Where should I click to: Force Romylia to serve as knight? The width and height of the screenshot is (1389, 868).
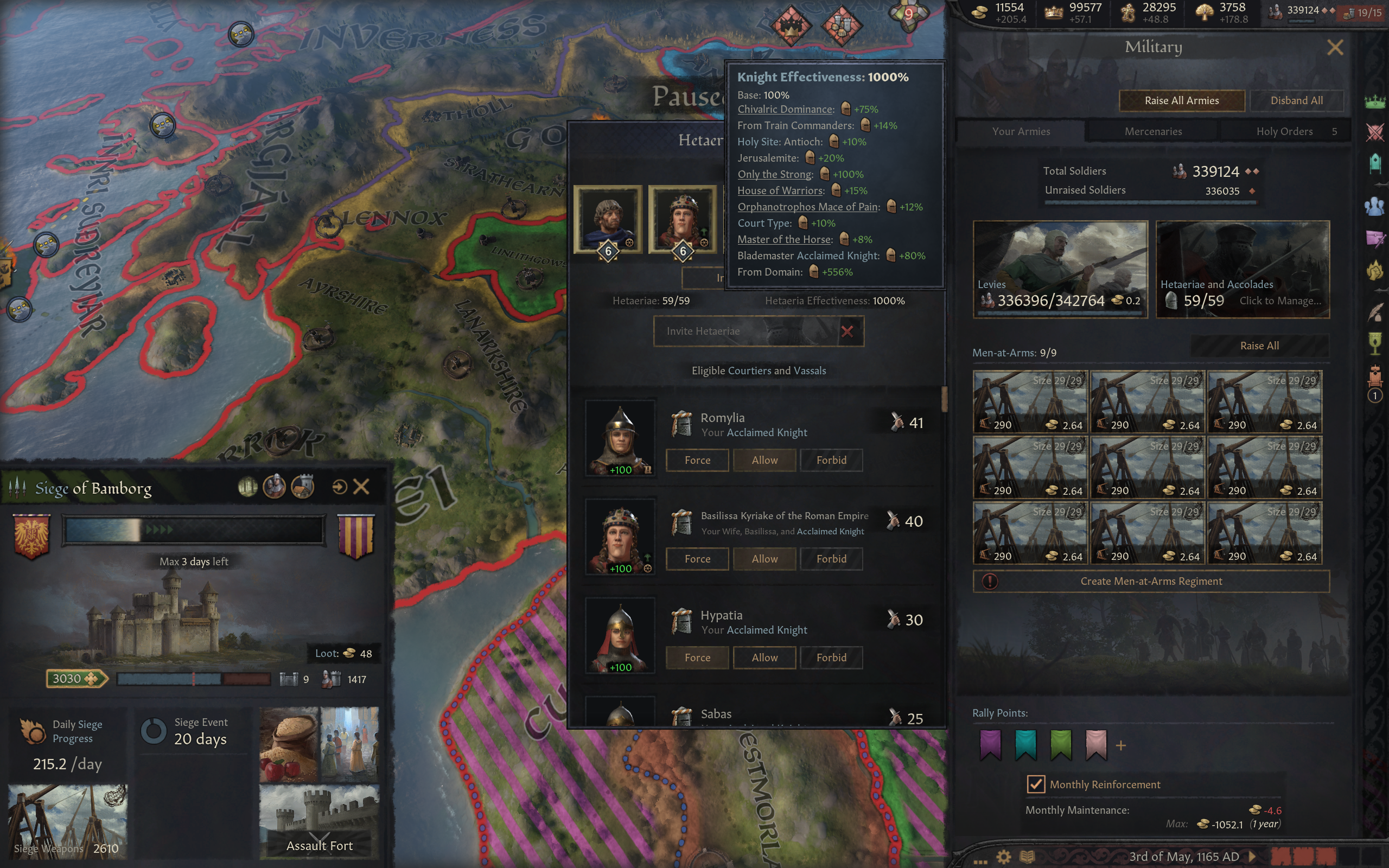click(x=697, y=460)
